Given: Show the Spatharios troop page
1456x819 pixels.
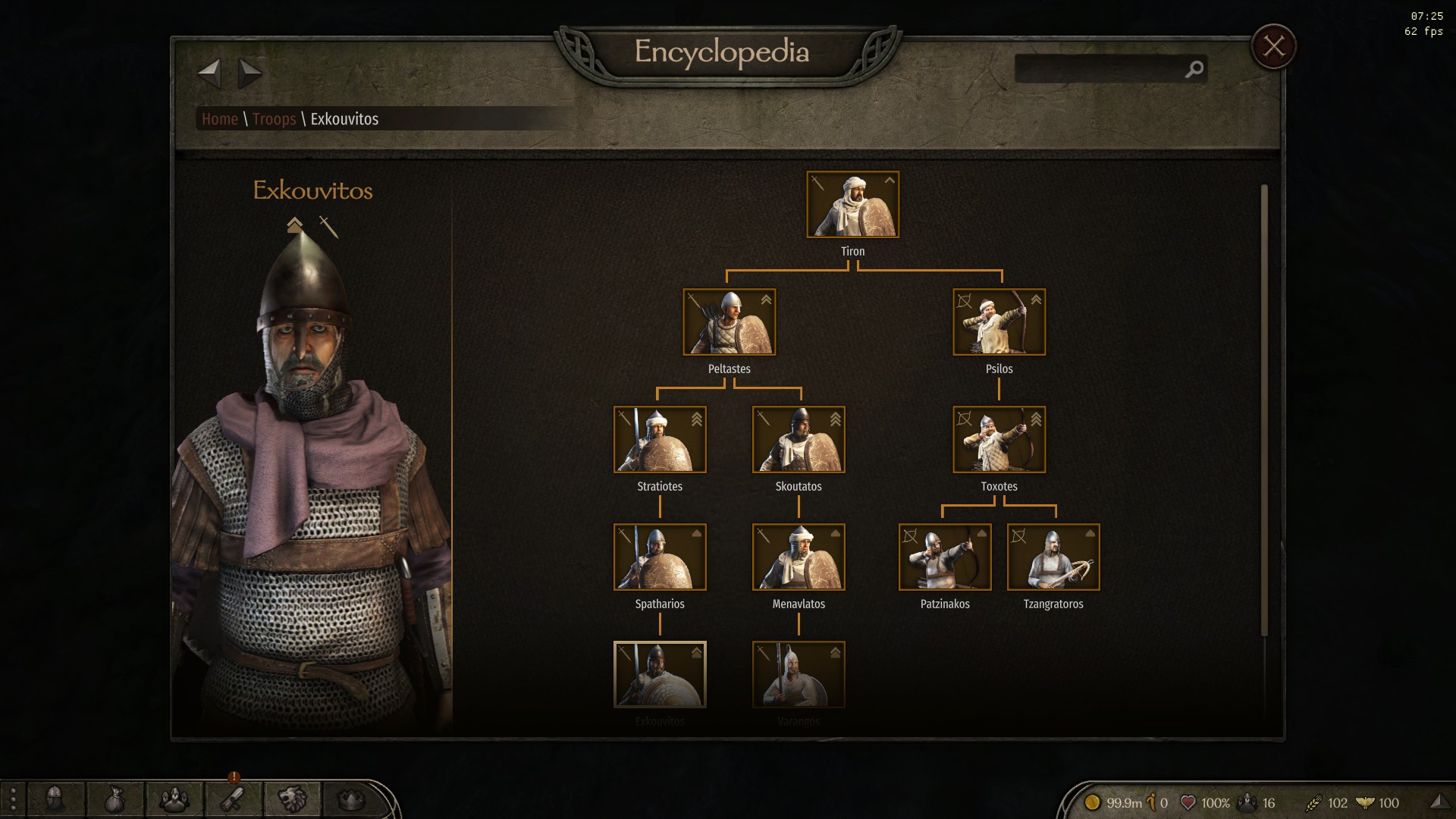Looking at the screenshot, I should coord(660,557).
